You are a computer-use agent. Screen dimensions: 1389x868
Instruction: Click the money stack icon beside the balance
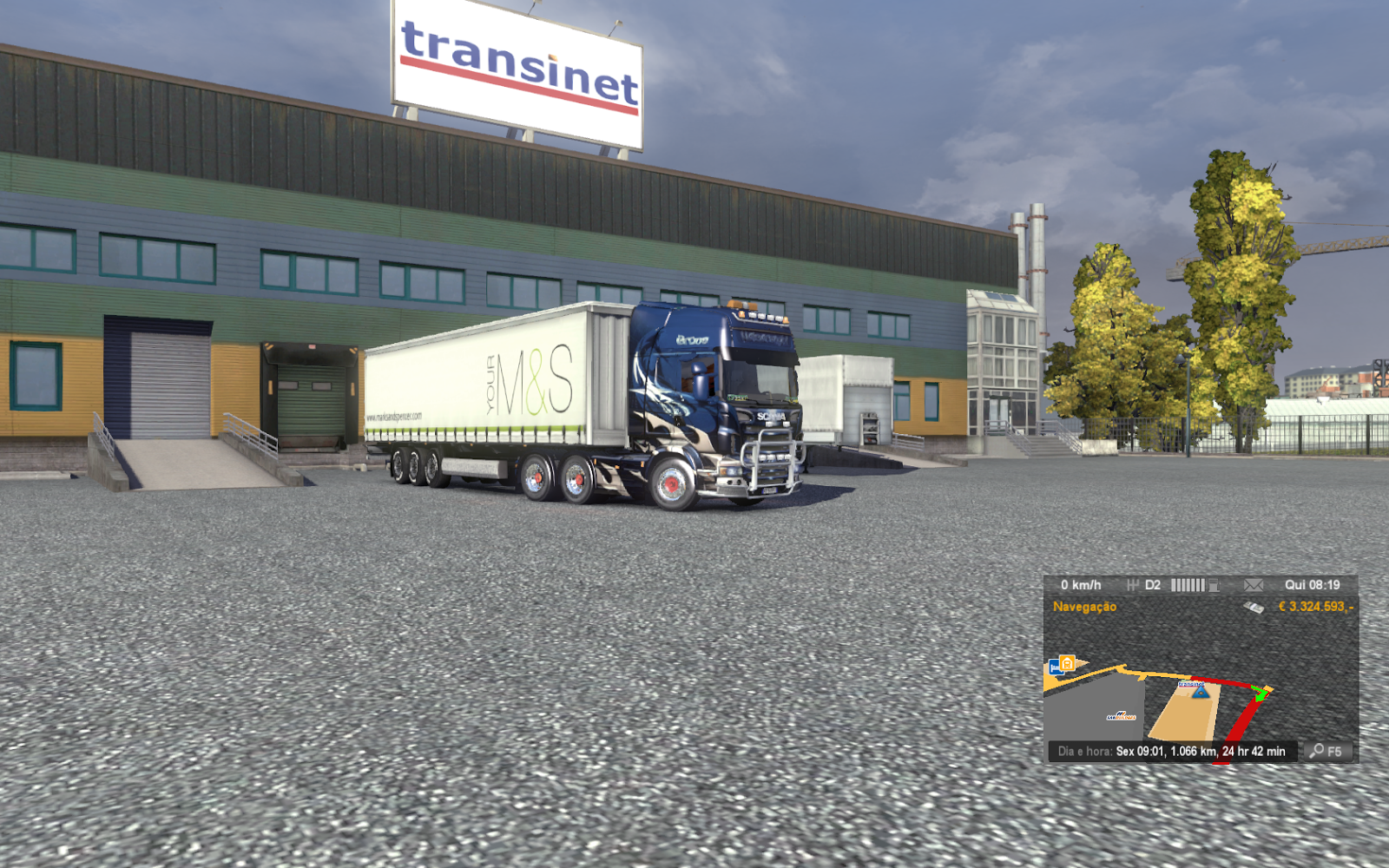tap(1253, 607)
